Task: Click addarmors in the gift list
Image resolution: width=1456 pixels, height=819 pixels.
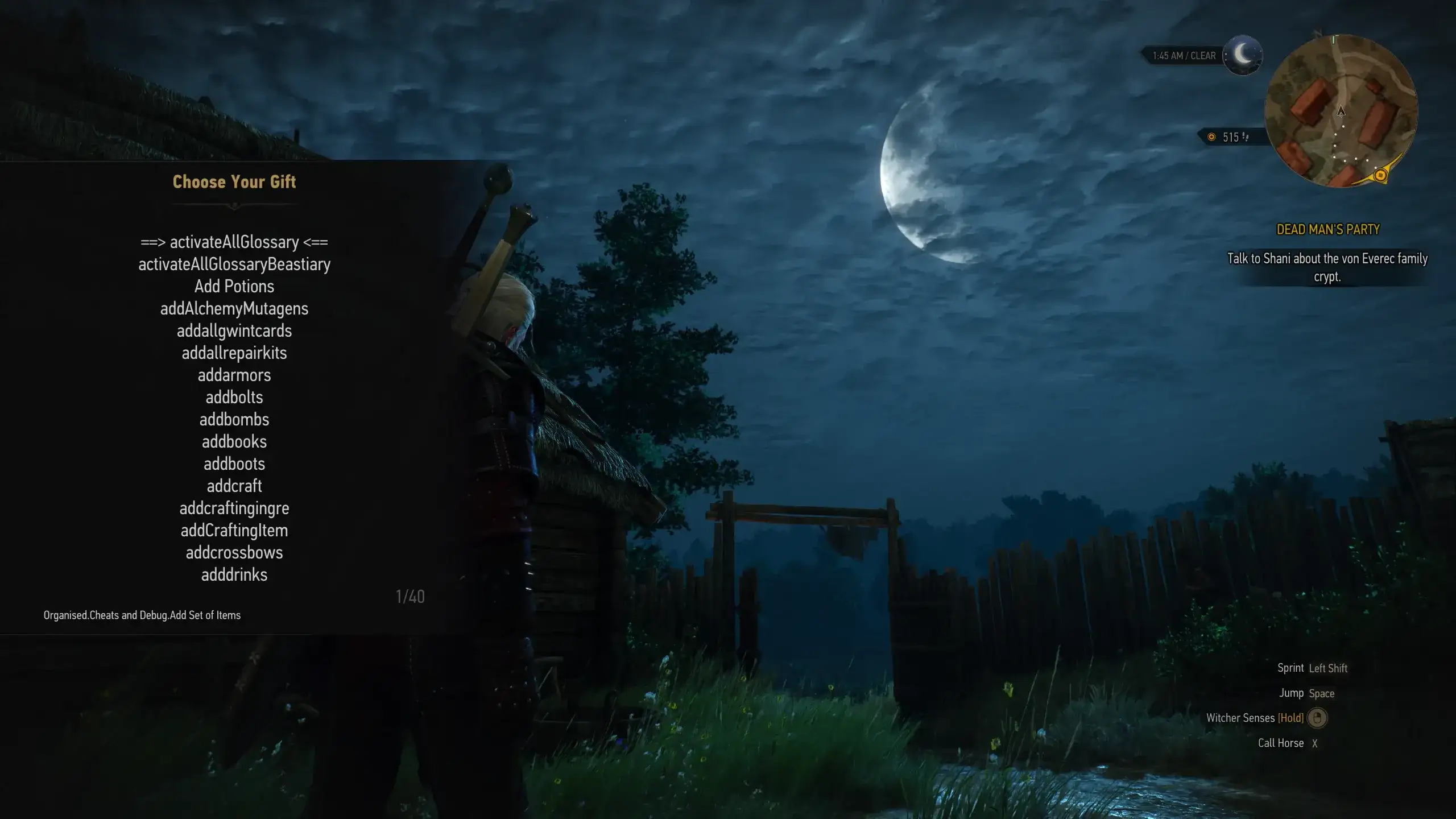Action: [234, 375]
